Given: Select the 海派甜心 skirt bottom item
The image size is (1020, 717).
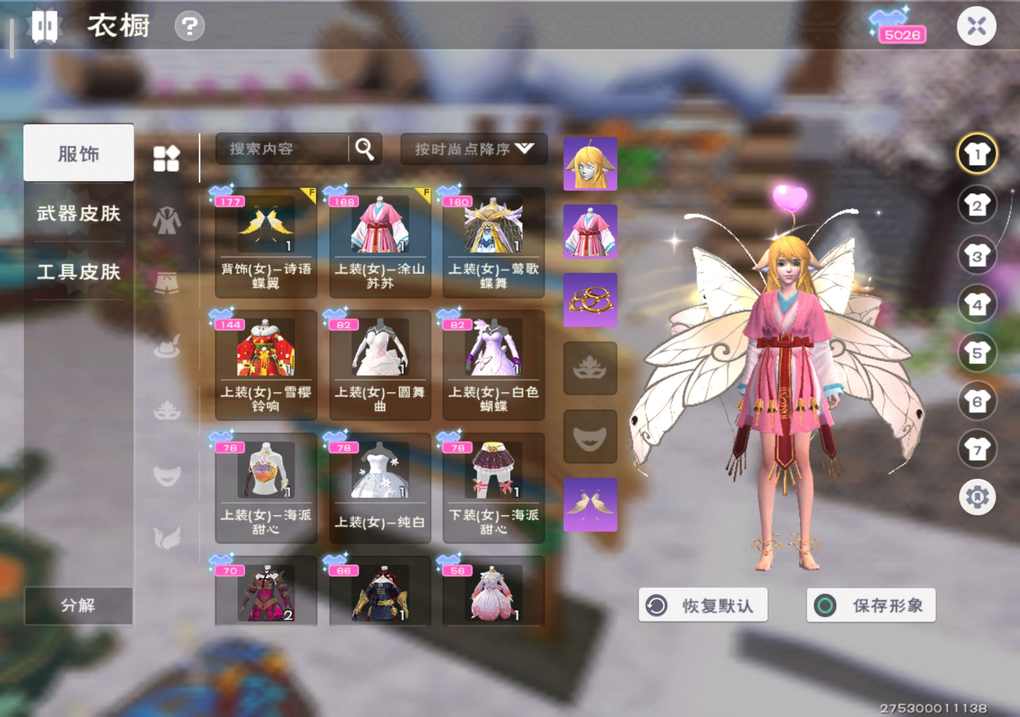Looking at the screenshot, I should coord(494,487).
